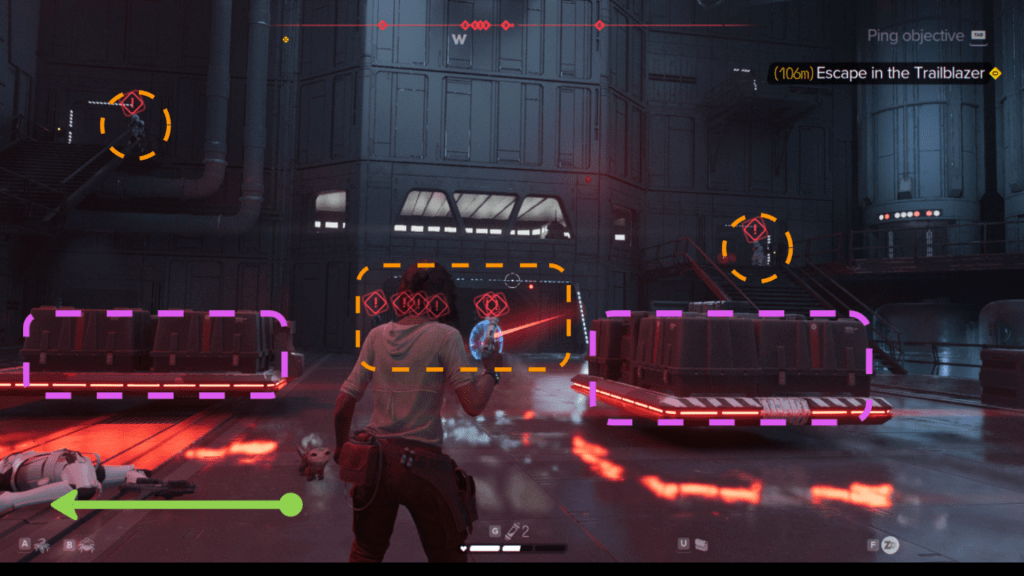Click the yellow diamond objective marker icon
This screenshot has width=1024, height=576.
click(995, 74)
